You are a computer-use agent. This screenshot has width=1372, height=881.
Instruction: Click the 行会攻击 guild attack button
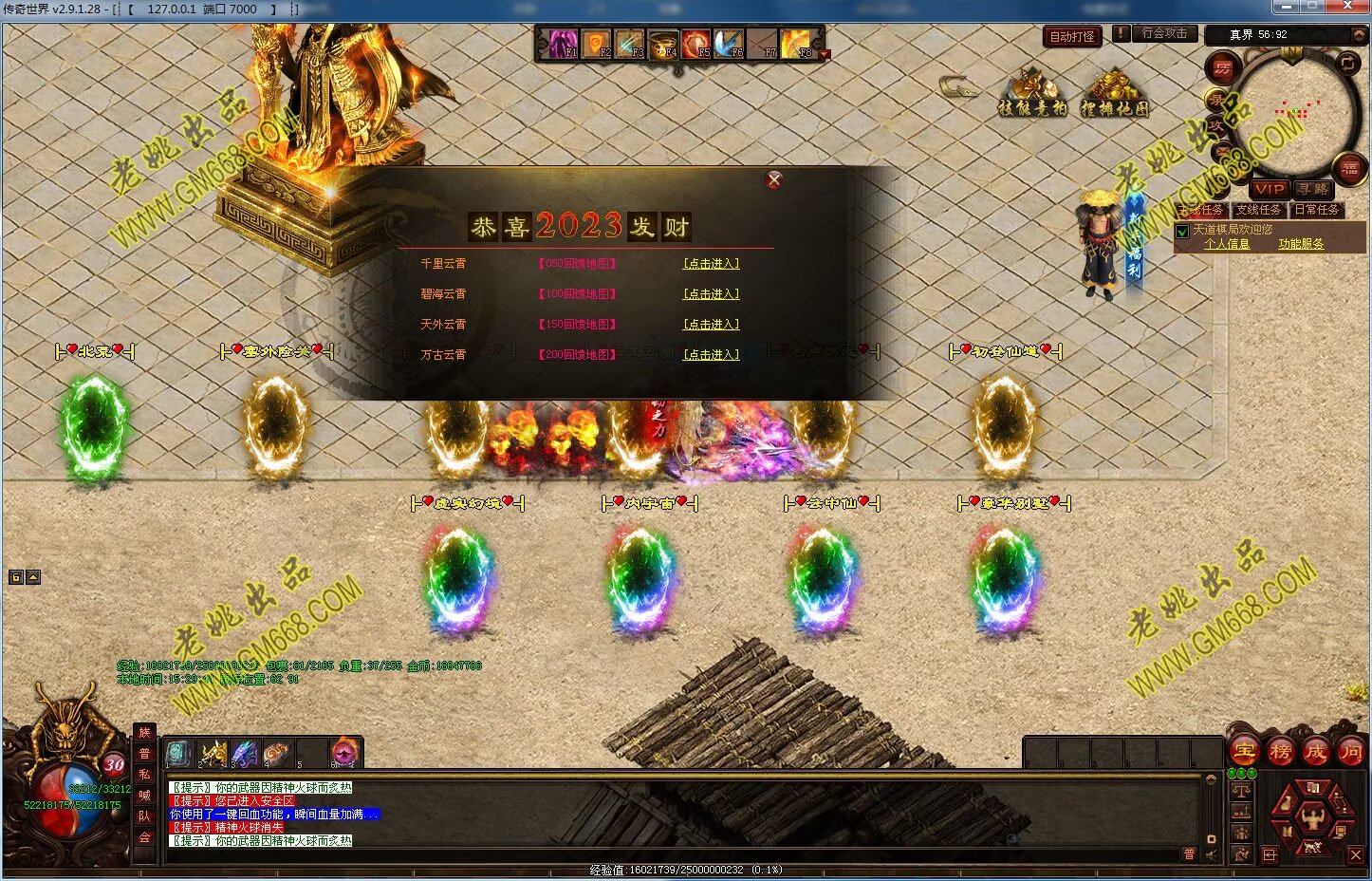pyautogui.click(x=1164, y=33)
